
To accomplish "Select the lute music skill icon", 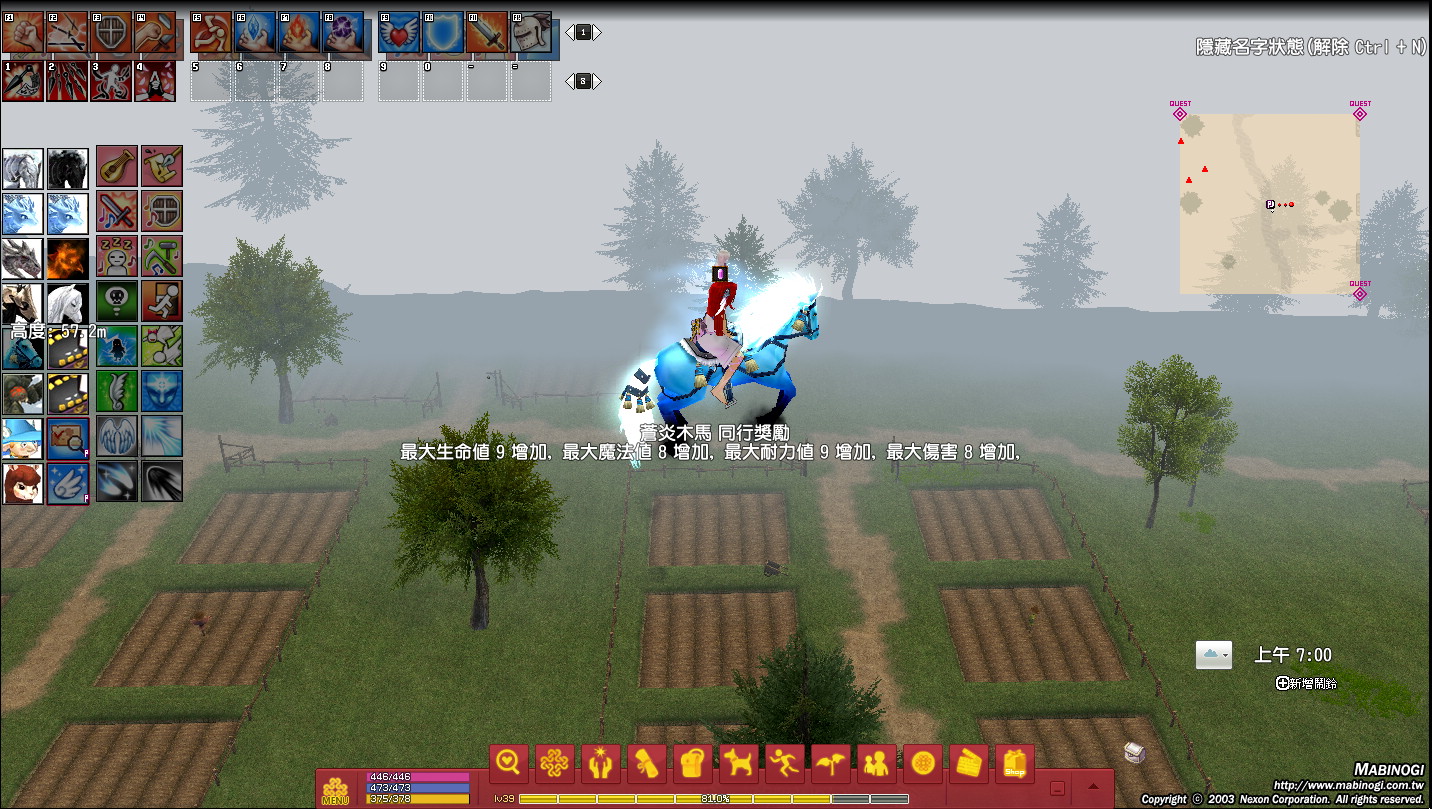I will click(x=117, y=166).
